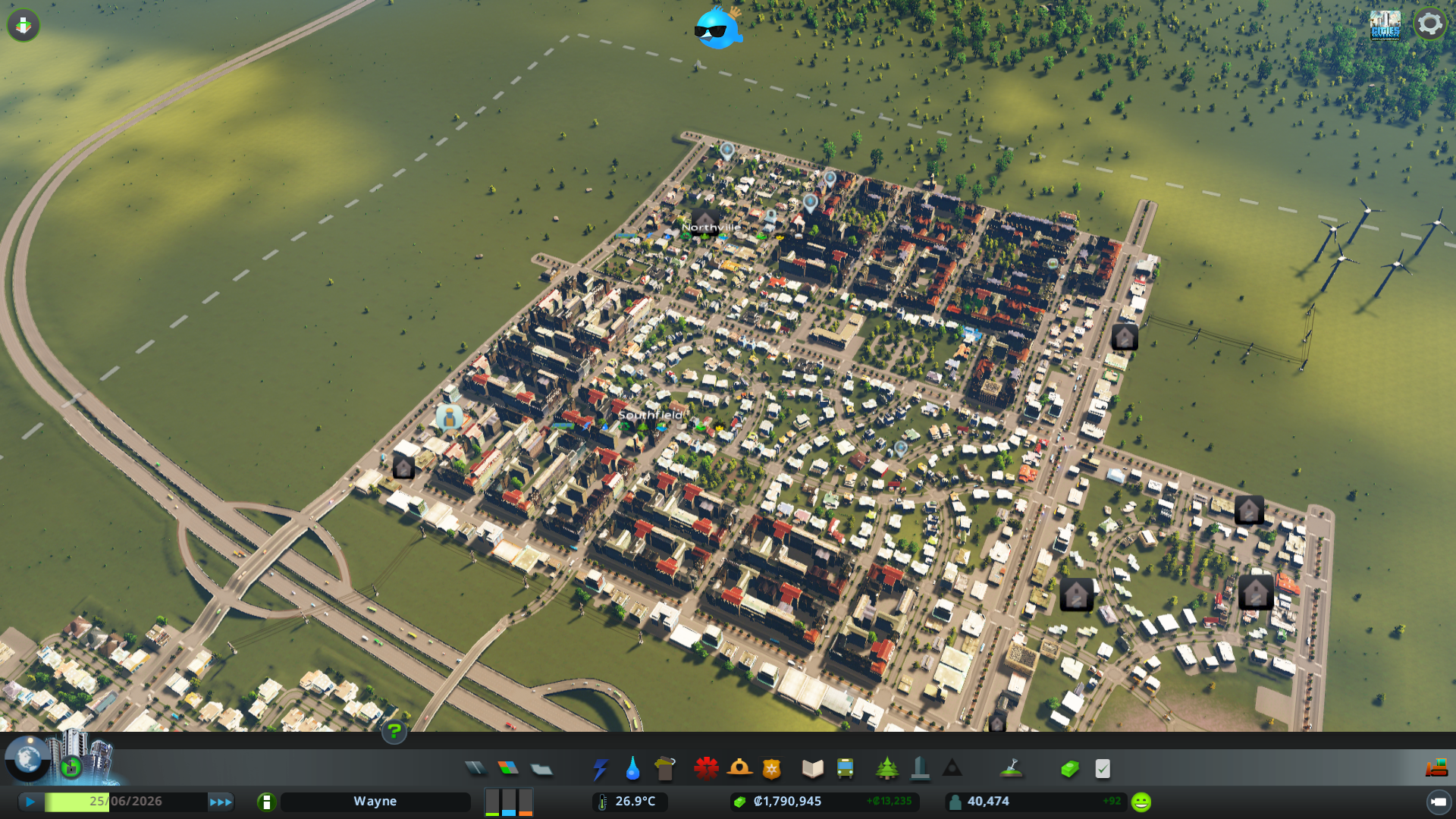1456x819 pixels.
Task: Open the Garbage services menu
Action: click(x=664, y=768)
